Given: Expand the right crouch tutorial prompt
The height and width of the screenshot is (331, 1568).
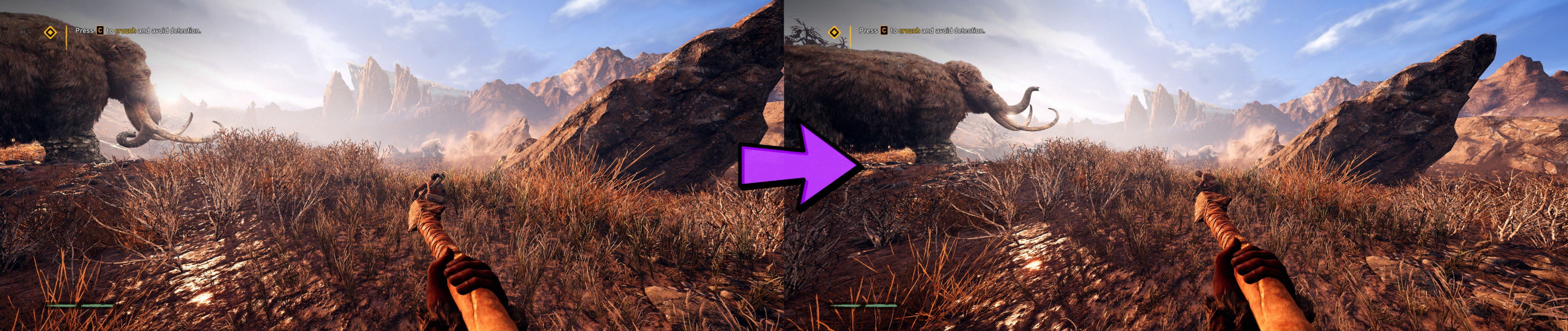Looking at the screenshot, I should click(922, 31).
